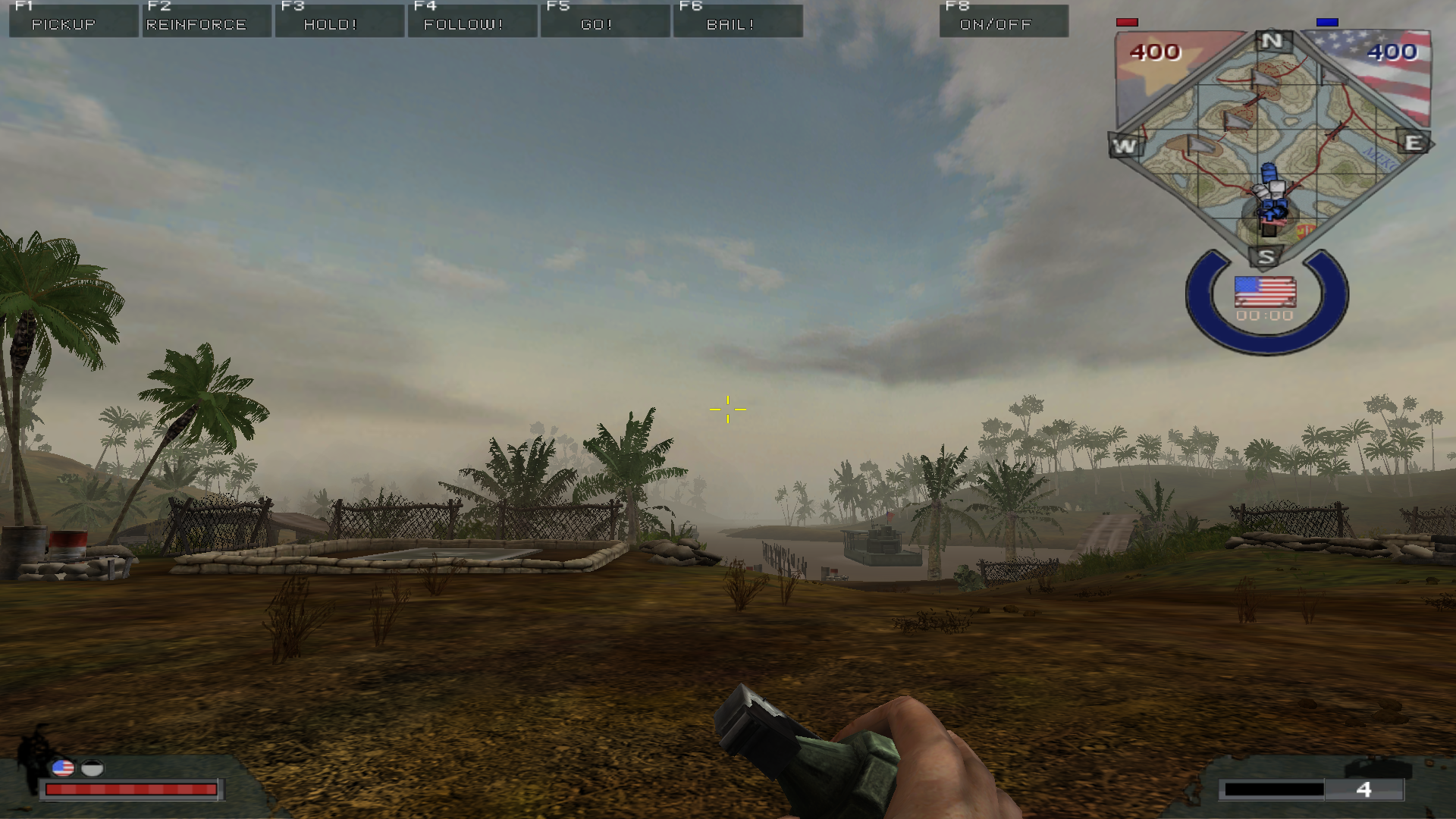
Task: Click the American flag control point indicator
Action: [1265, 290]
